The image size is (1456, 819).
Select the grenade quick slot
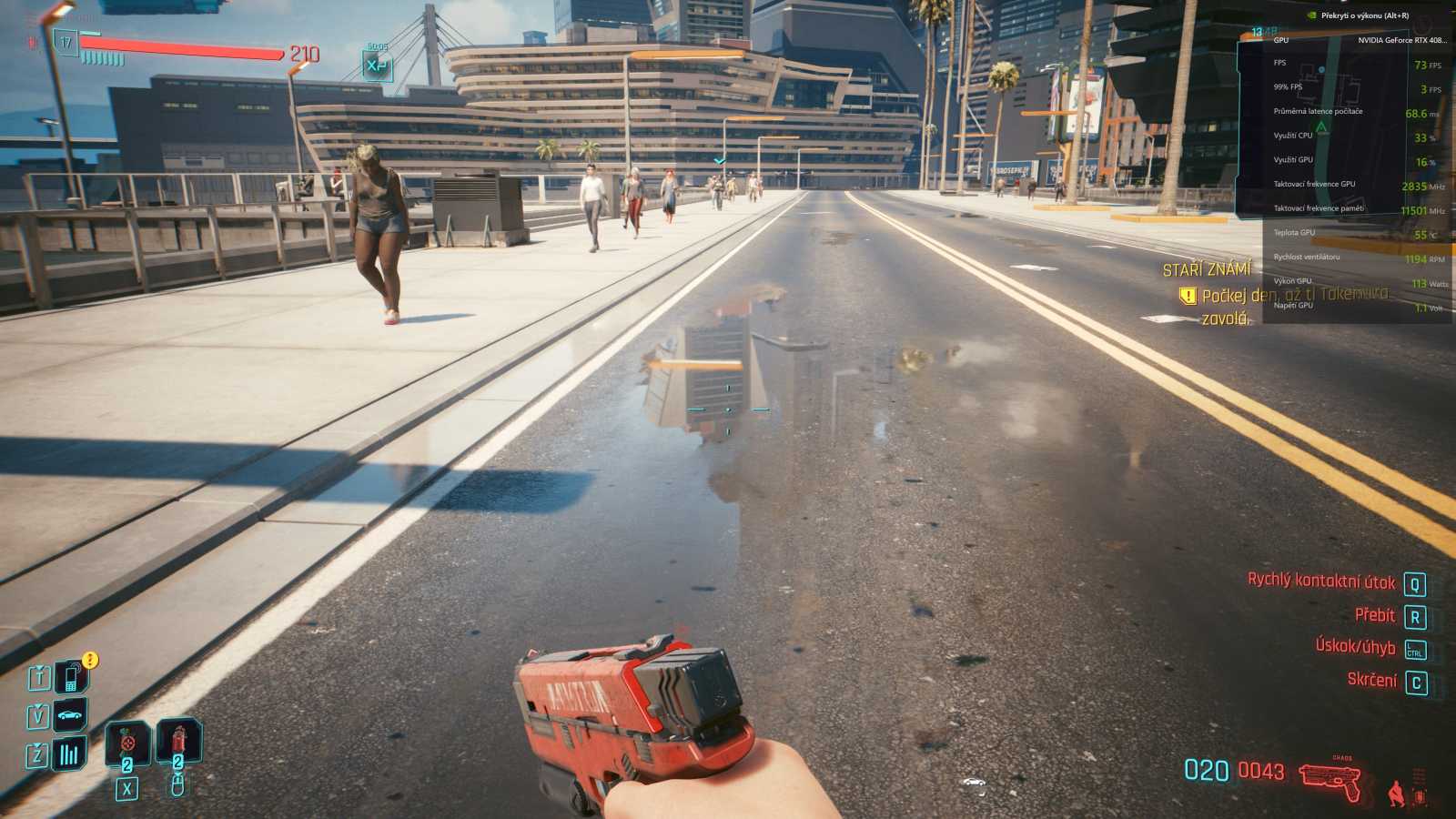pos(127,743)
